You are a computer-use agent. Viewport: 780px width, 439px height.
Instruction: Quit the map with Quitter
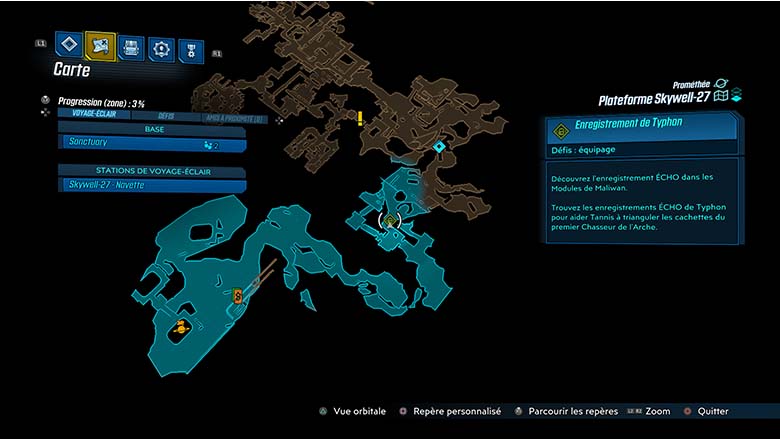tap(706, 411)
